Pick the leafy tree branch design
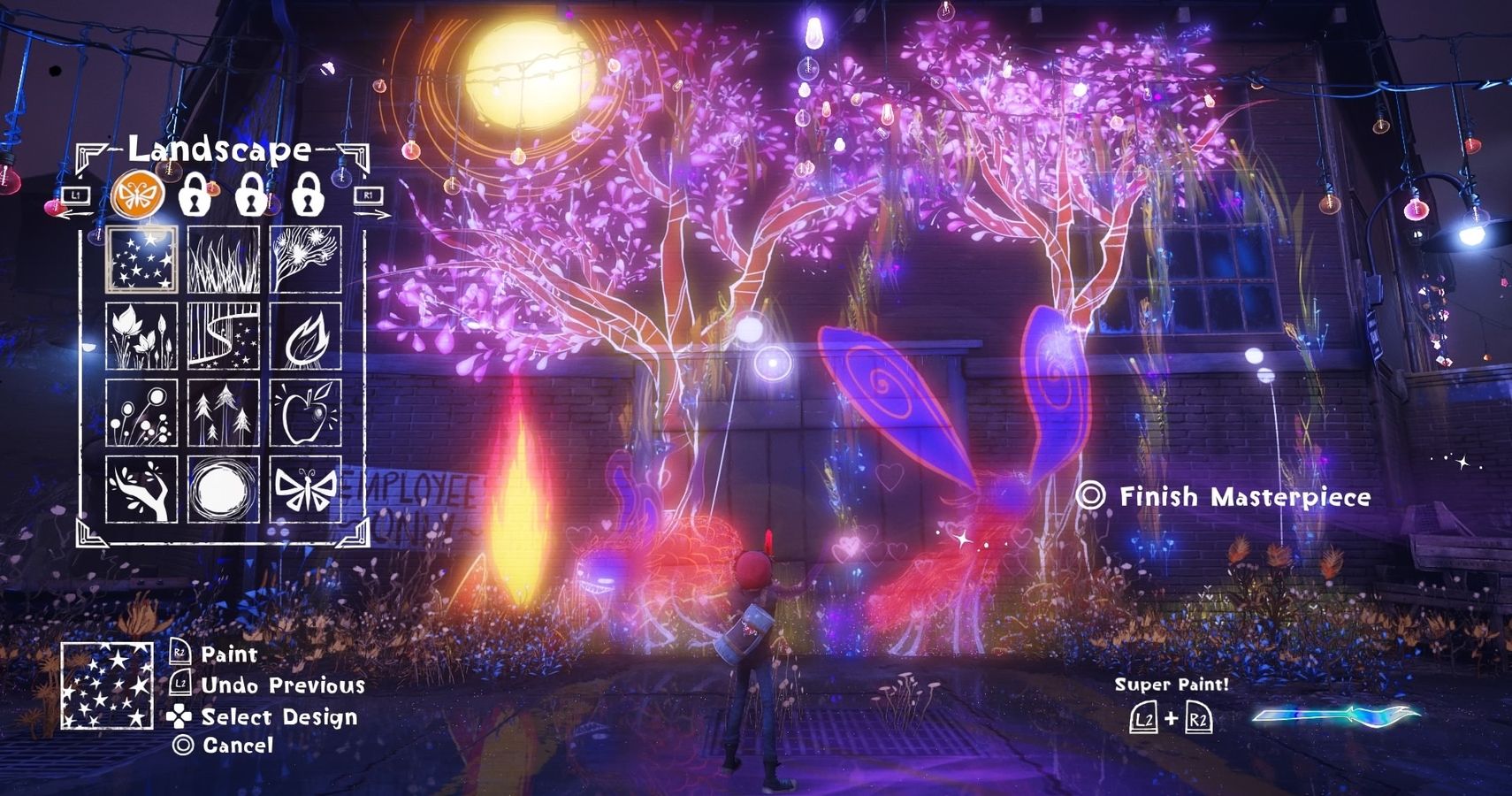Viewport: 1512px width, 796px height. pos(141,489)
